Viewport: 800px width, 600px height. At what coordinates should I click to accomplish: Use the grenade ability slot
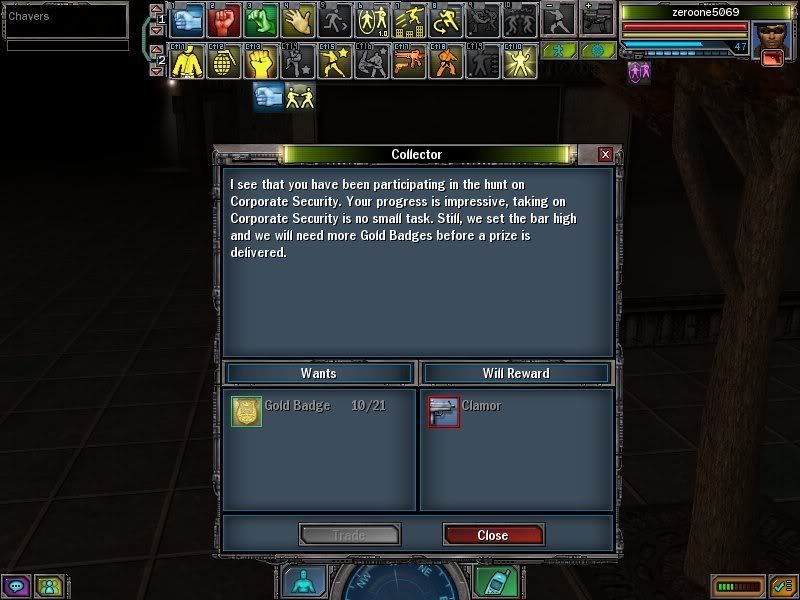point(225,62)
